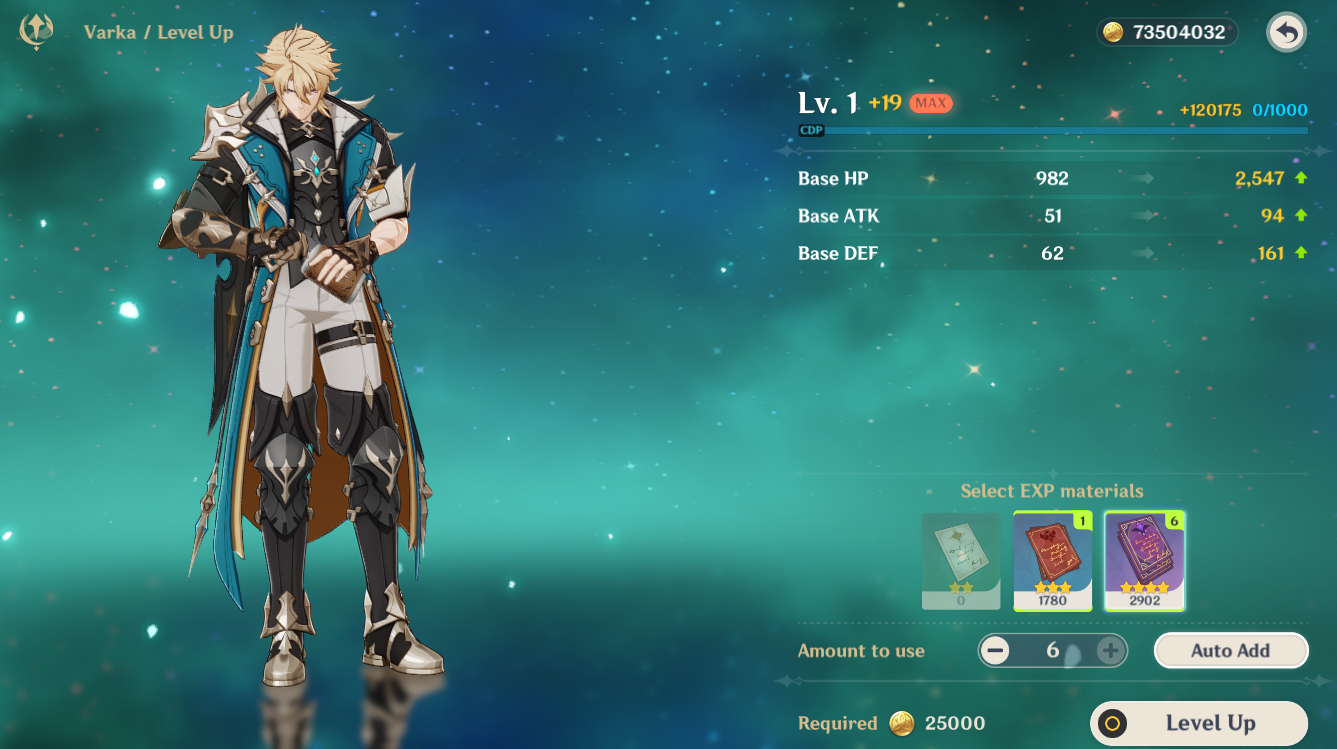Select the red Adventurer's Experience book

click(1053, 560)
